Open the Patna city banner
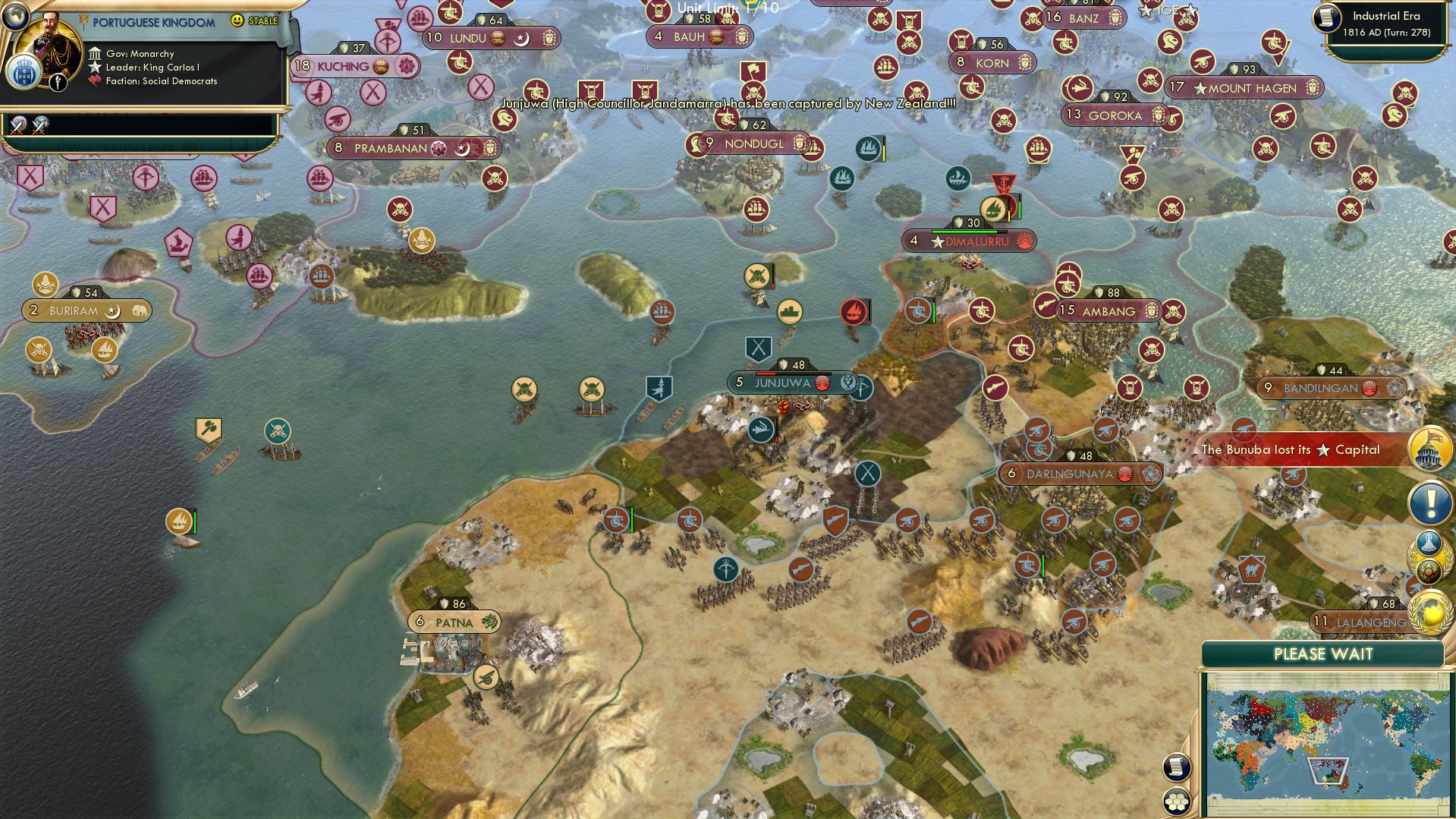The width and height of the screenshot is (1456, 819). pyautogui.click(x=454, y=622)
